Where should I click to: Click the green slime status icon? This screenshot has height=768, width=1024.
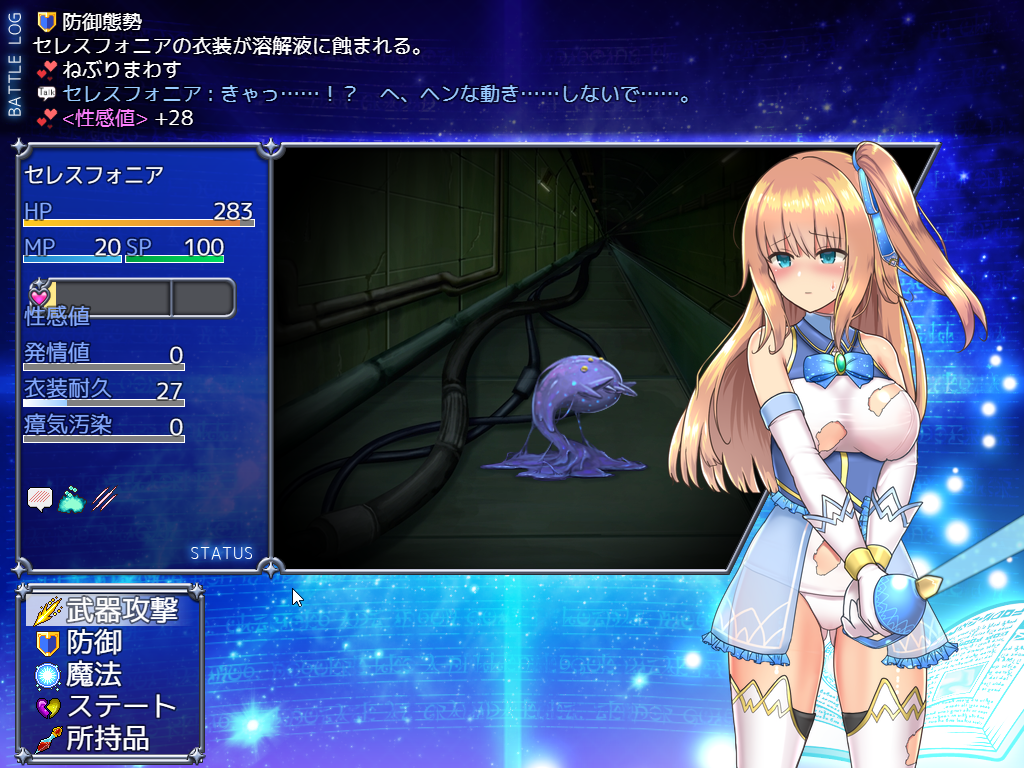tap(73, 498)
